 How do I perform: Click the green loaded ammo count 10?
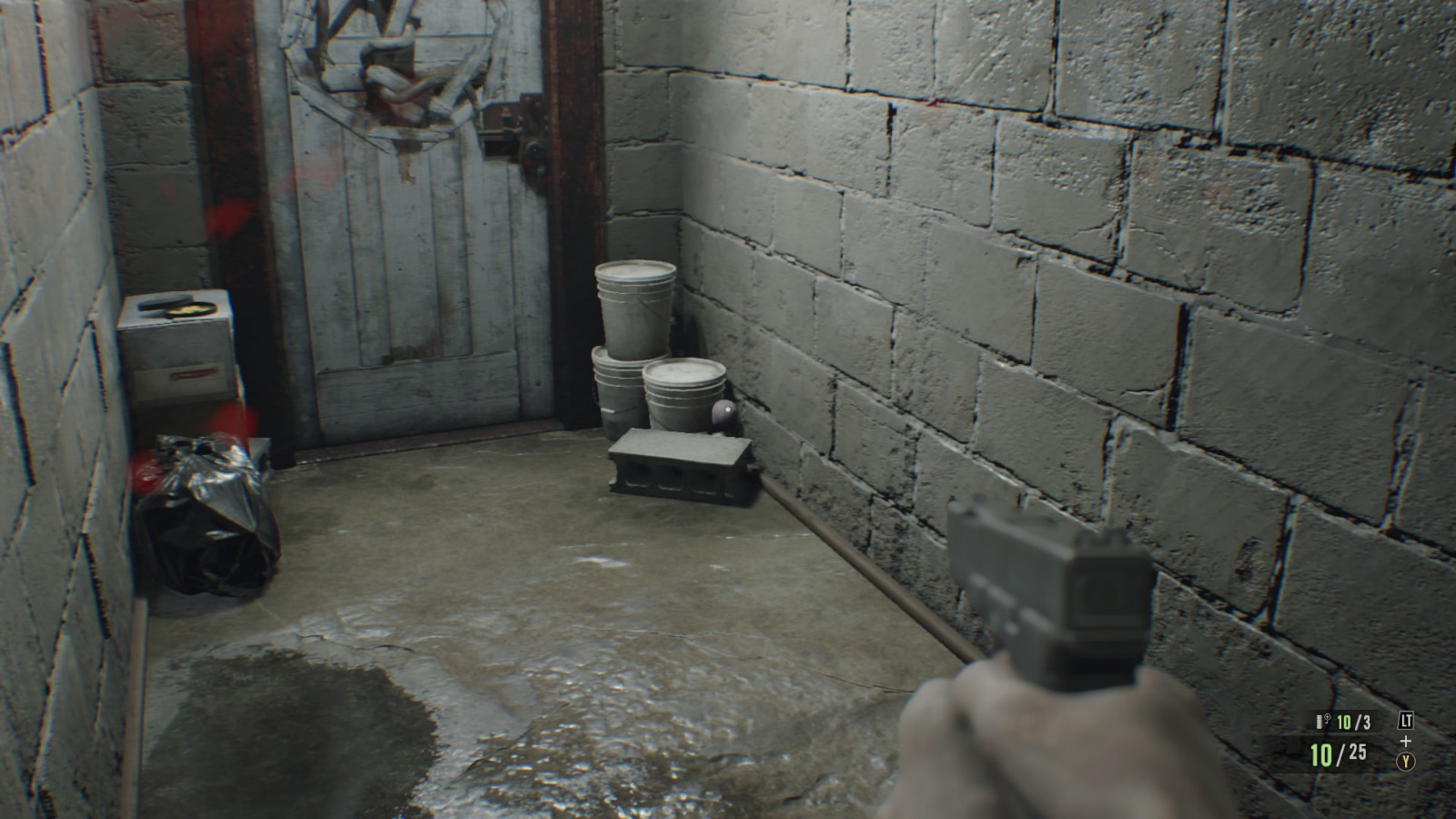[1319, 755]
